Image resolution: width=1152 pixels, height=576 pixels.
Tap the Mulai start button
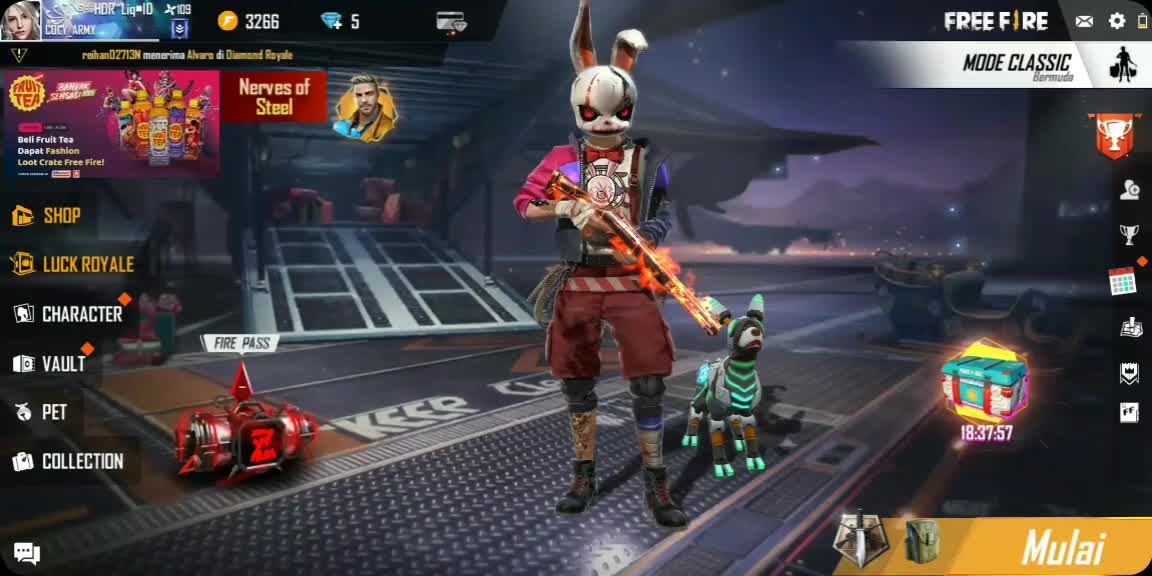pos(1062,548)
